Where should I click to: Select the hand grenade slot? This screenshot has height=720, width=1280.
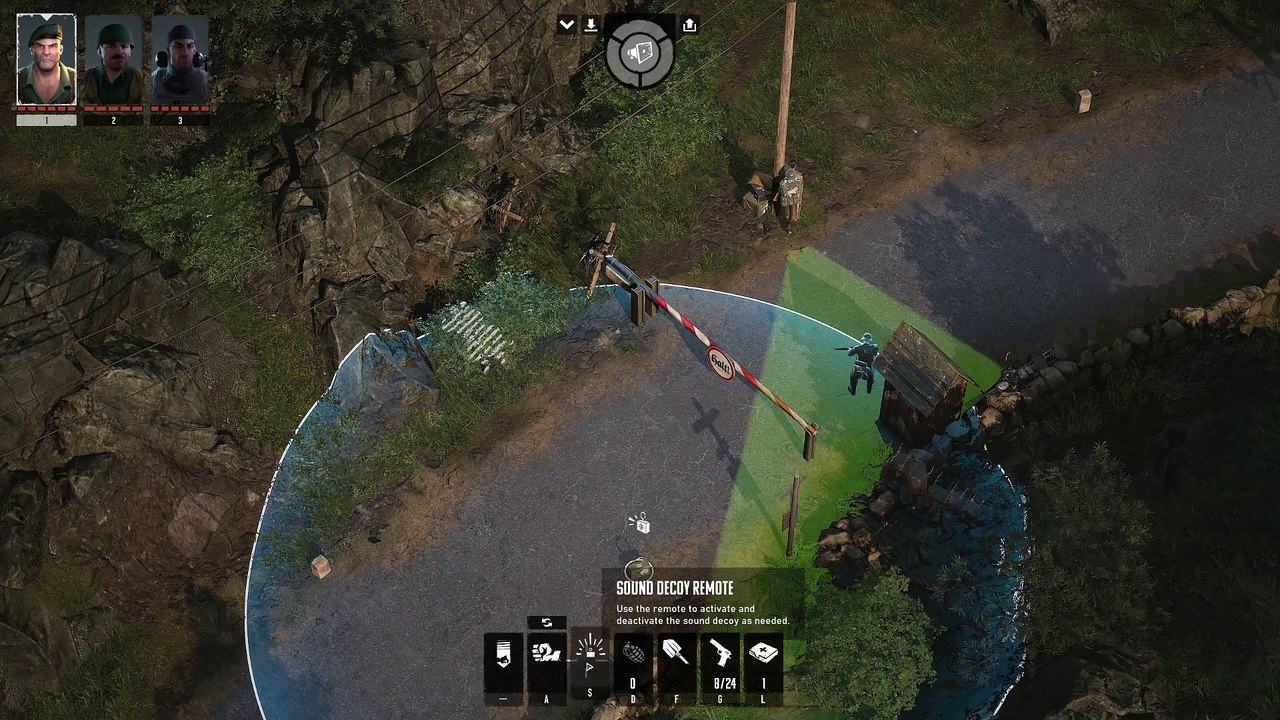[x=633, y=661]
